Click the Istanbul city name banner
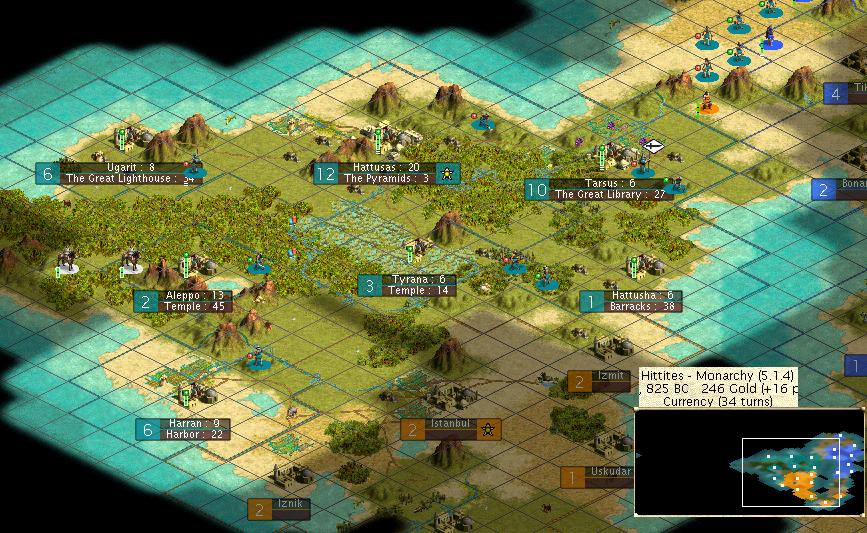 pos(450,424)
